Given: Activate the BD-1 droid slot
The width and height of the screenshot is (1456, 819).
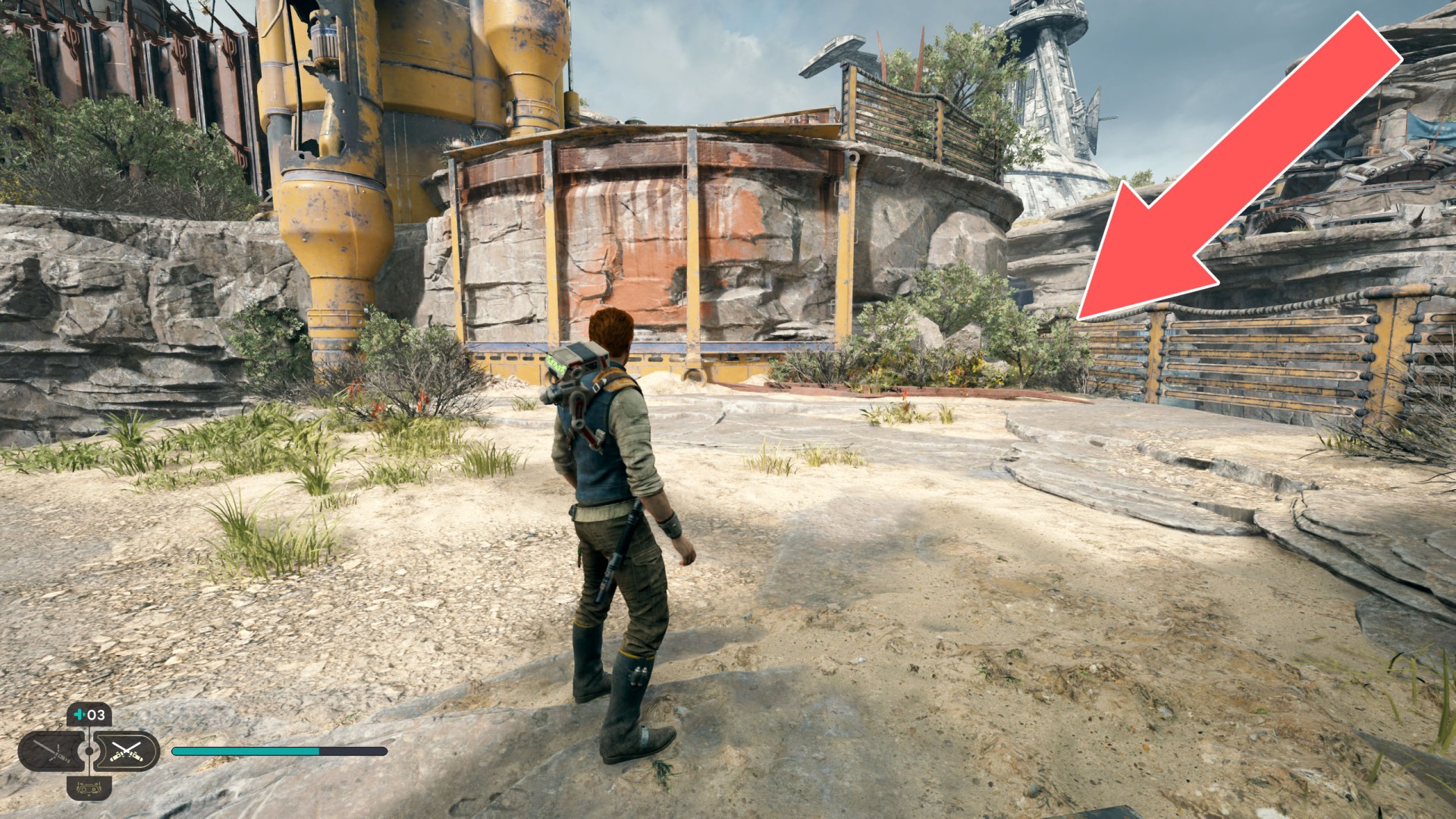Looking at the screenshot, I should [x=89, y=788].
